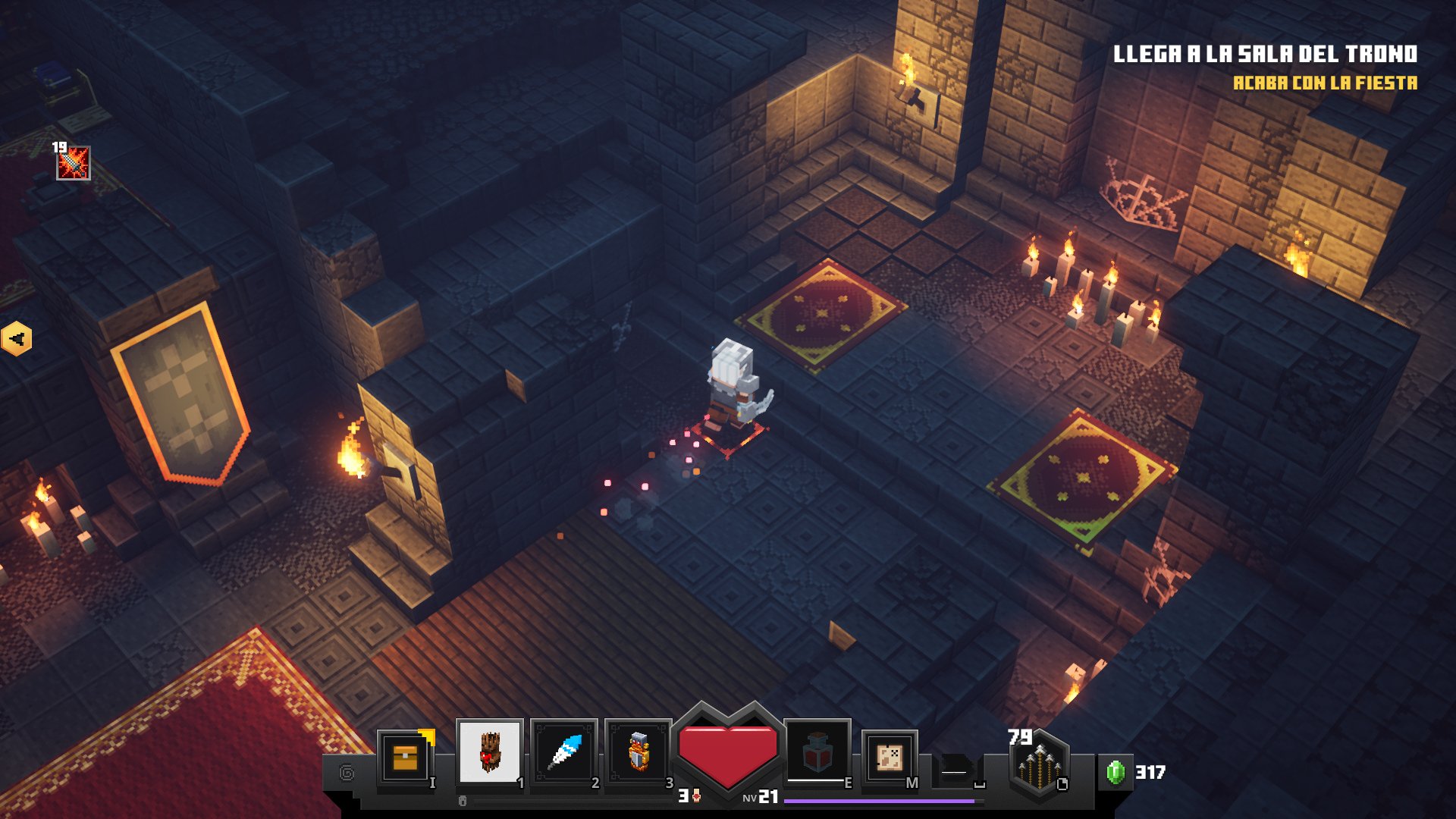Select the armored golem artifact in slot 3
Viewport: 1456px width, 819px height.
pos(639,752)
